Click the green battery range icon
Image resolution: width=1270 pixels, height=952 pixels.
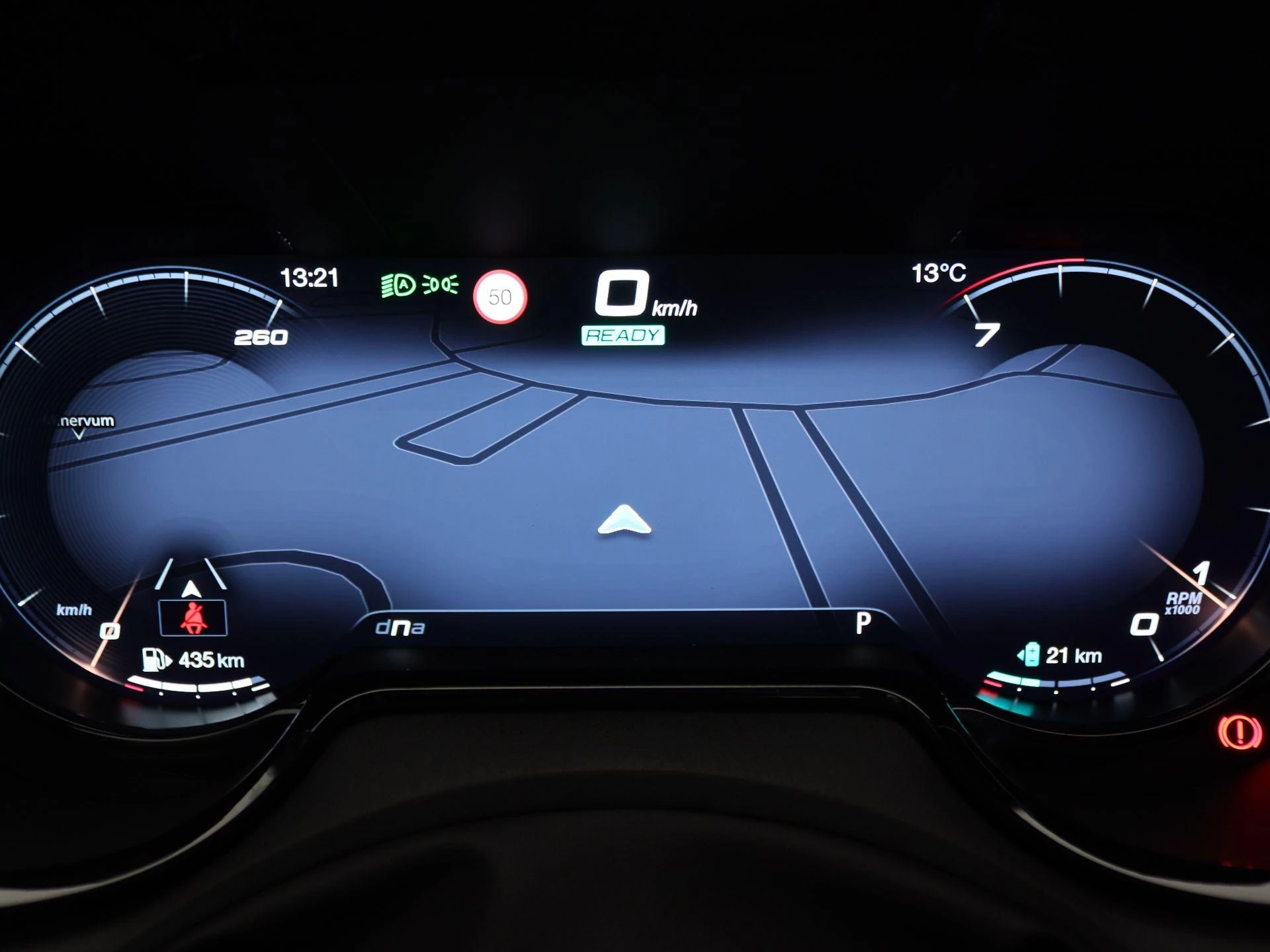point(1029,655)
